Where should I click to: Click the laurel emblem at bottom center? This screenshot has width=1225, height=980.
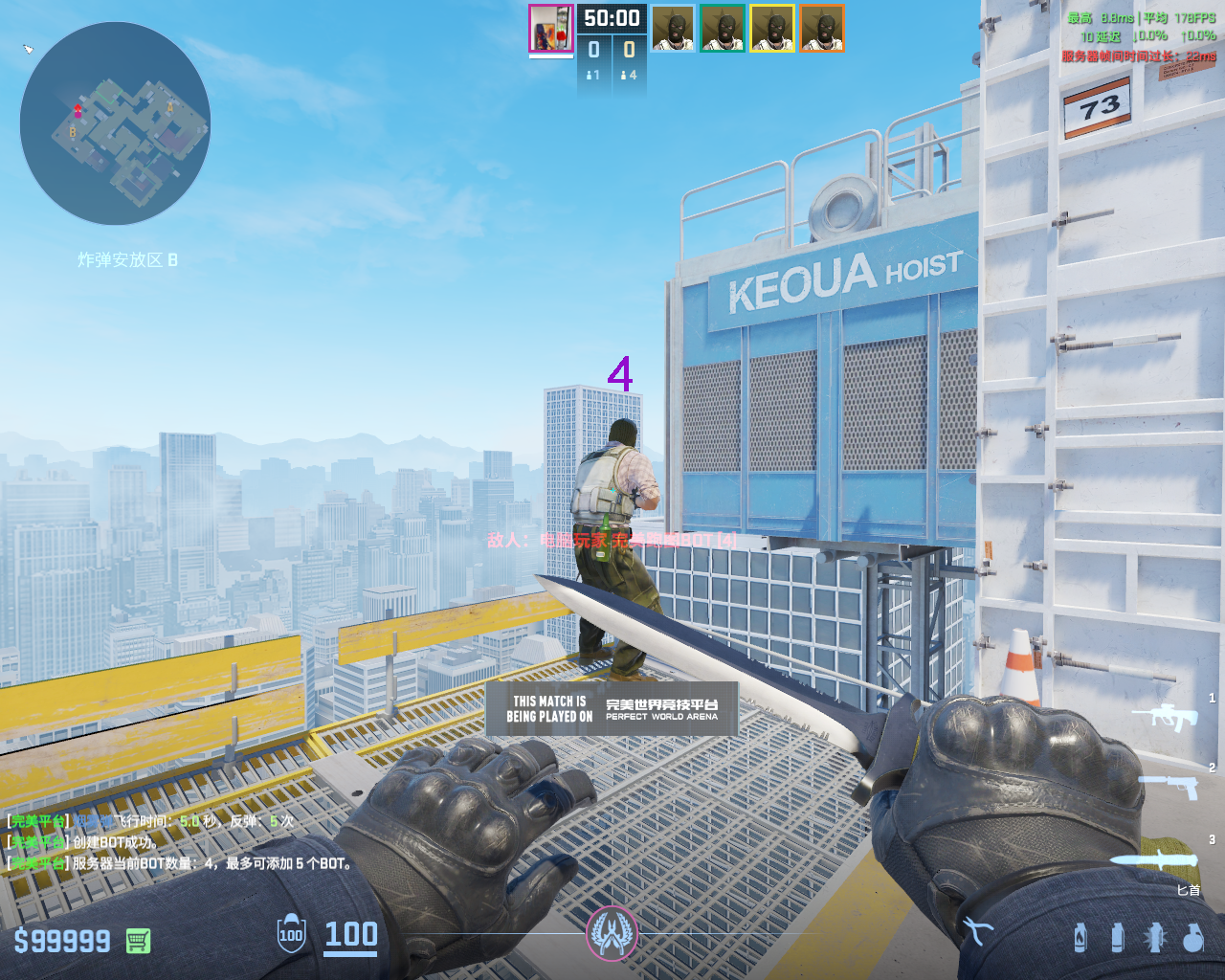click(612, 932)
